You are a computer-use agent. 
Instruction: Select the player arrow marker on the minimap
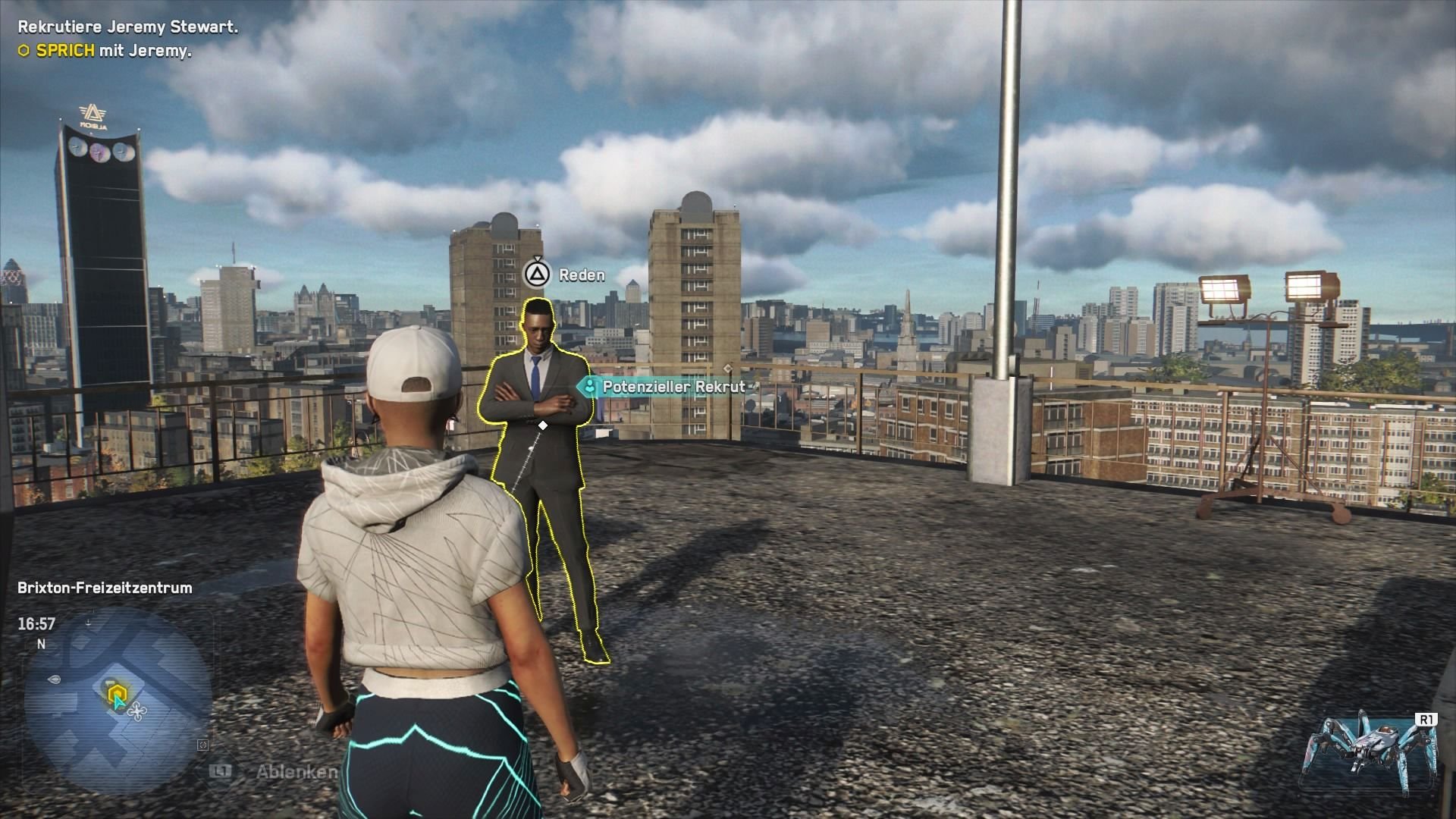[x=118, y=701]
